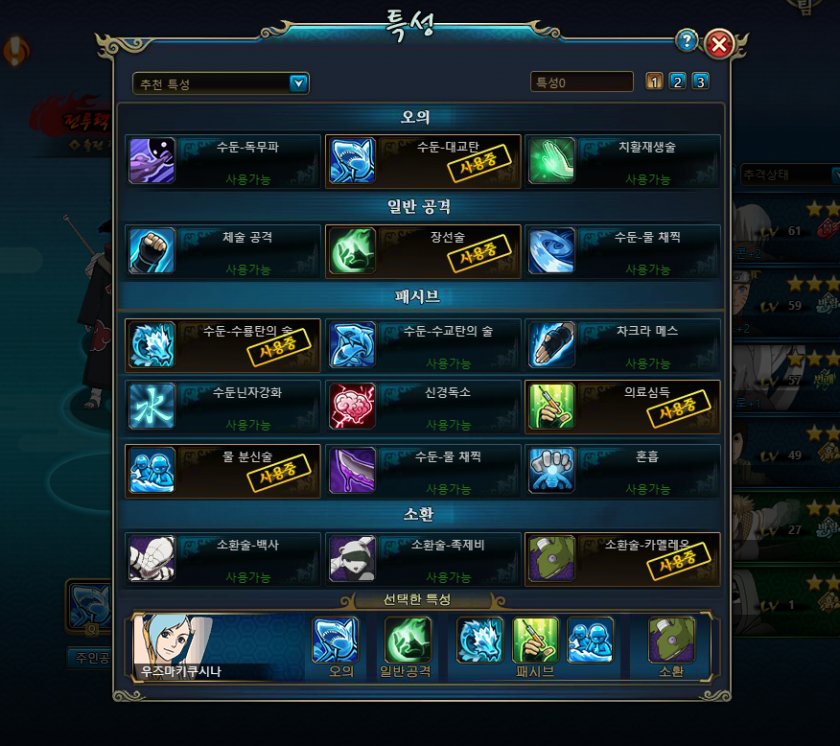
Task: Select the 소환술-백사 summon
Action: pos(223,559)
